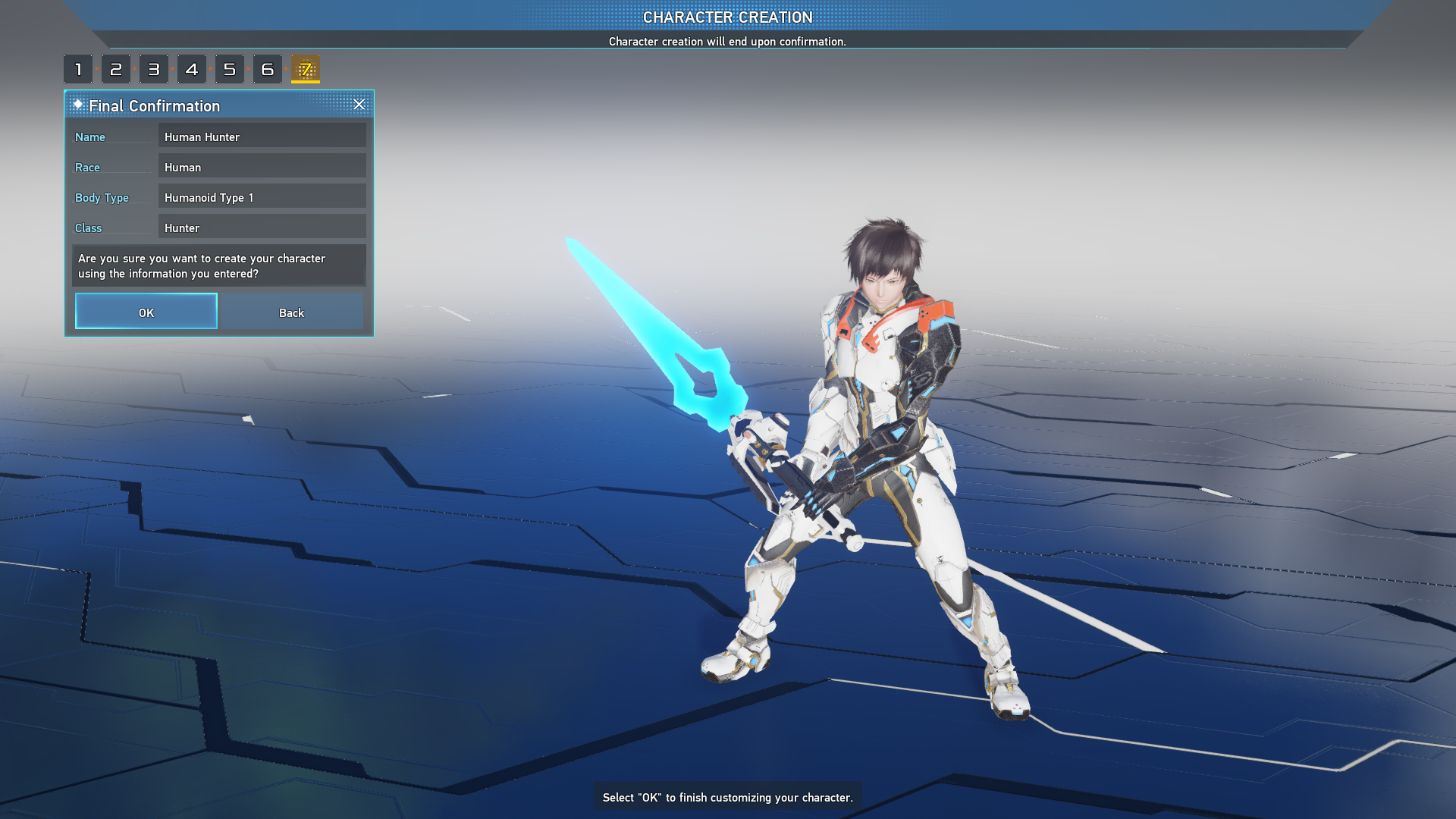Click the highlighted step 7 icon
1456x819 pixels.
pyautogui.click(x=306, y=68)
